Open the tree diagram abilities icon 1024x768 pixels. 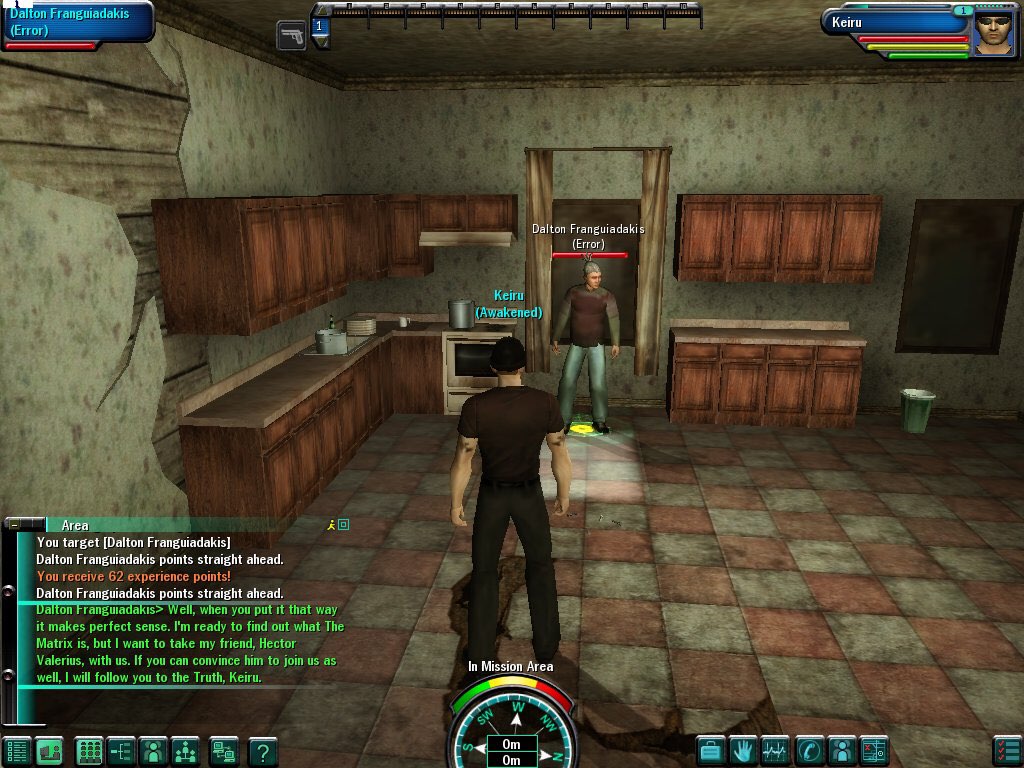click(x=121, y=750)
